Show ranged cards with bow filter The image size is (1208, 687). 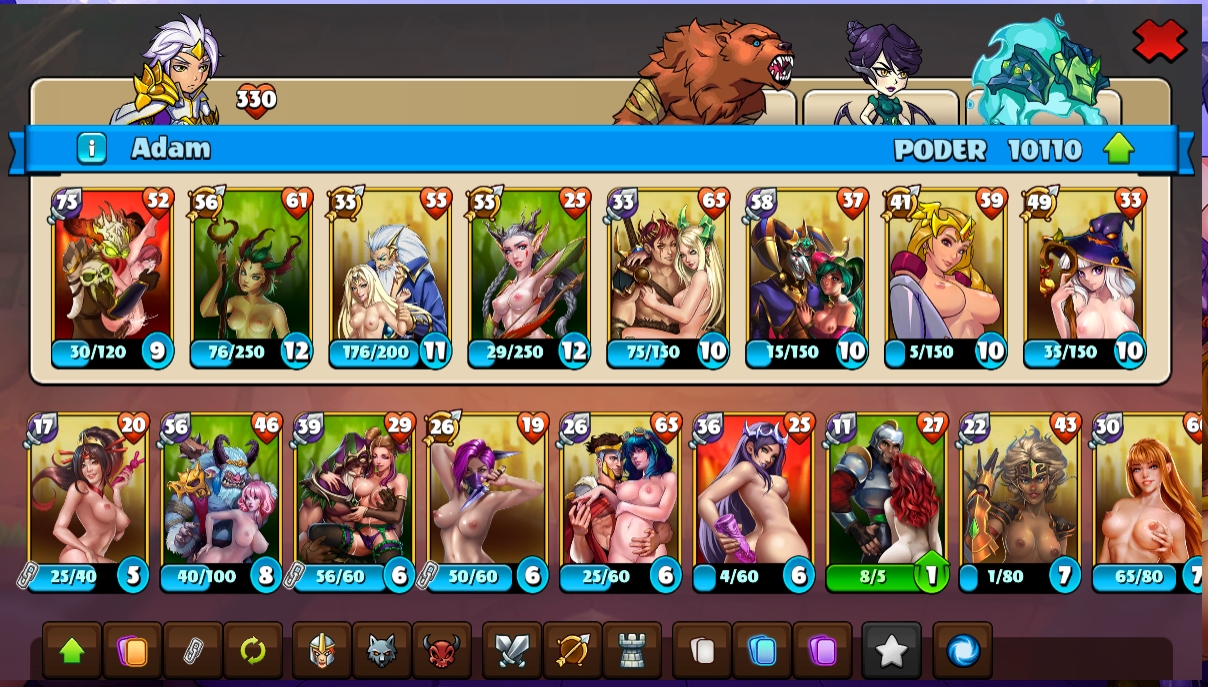point(572,652)
